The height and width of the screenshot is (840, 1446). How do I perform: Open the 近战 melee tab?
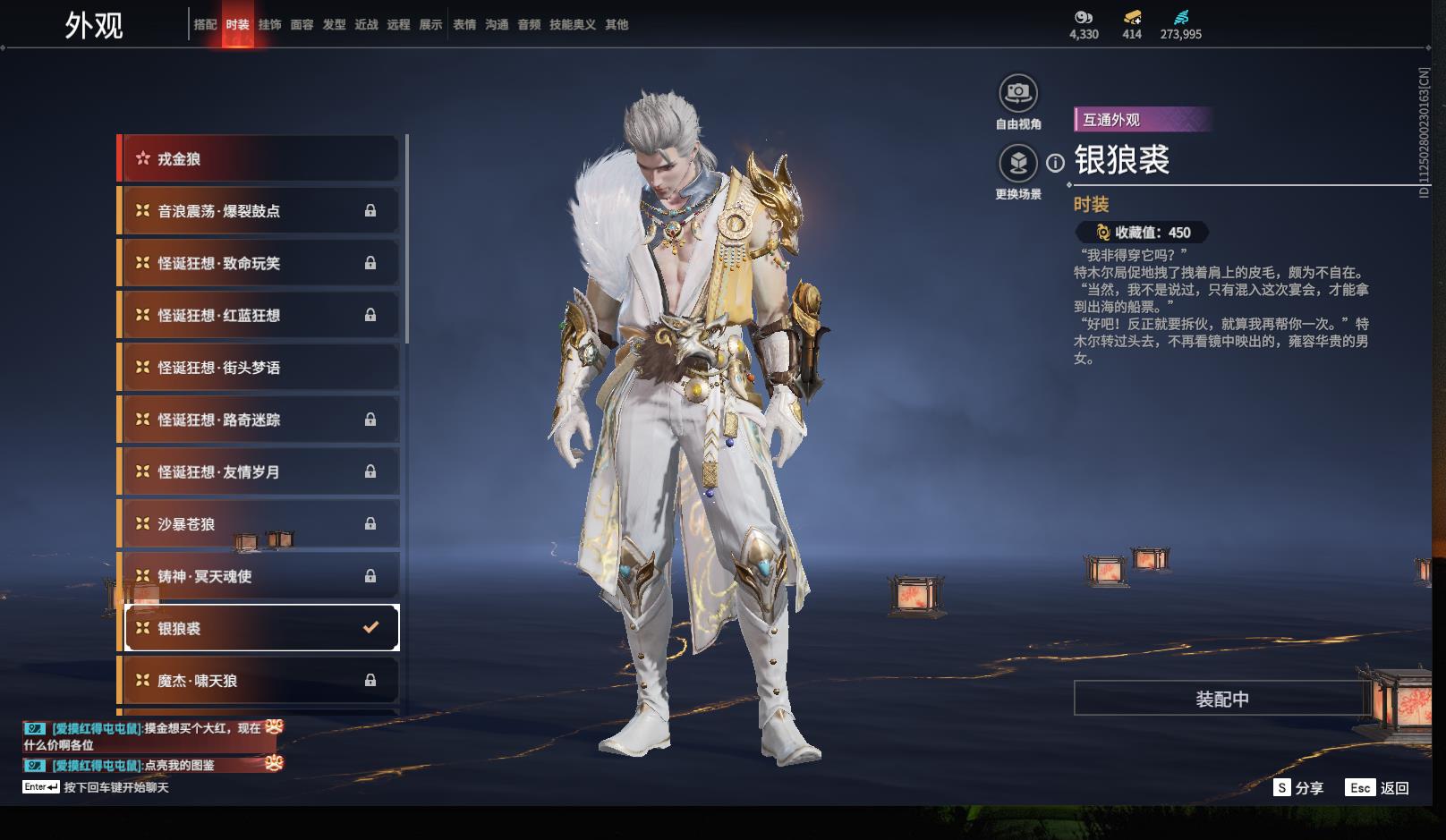click(366, 25)
